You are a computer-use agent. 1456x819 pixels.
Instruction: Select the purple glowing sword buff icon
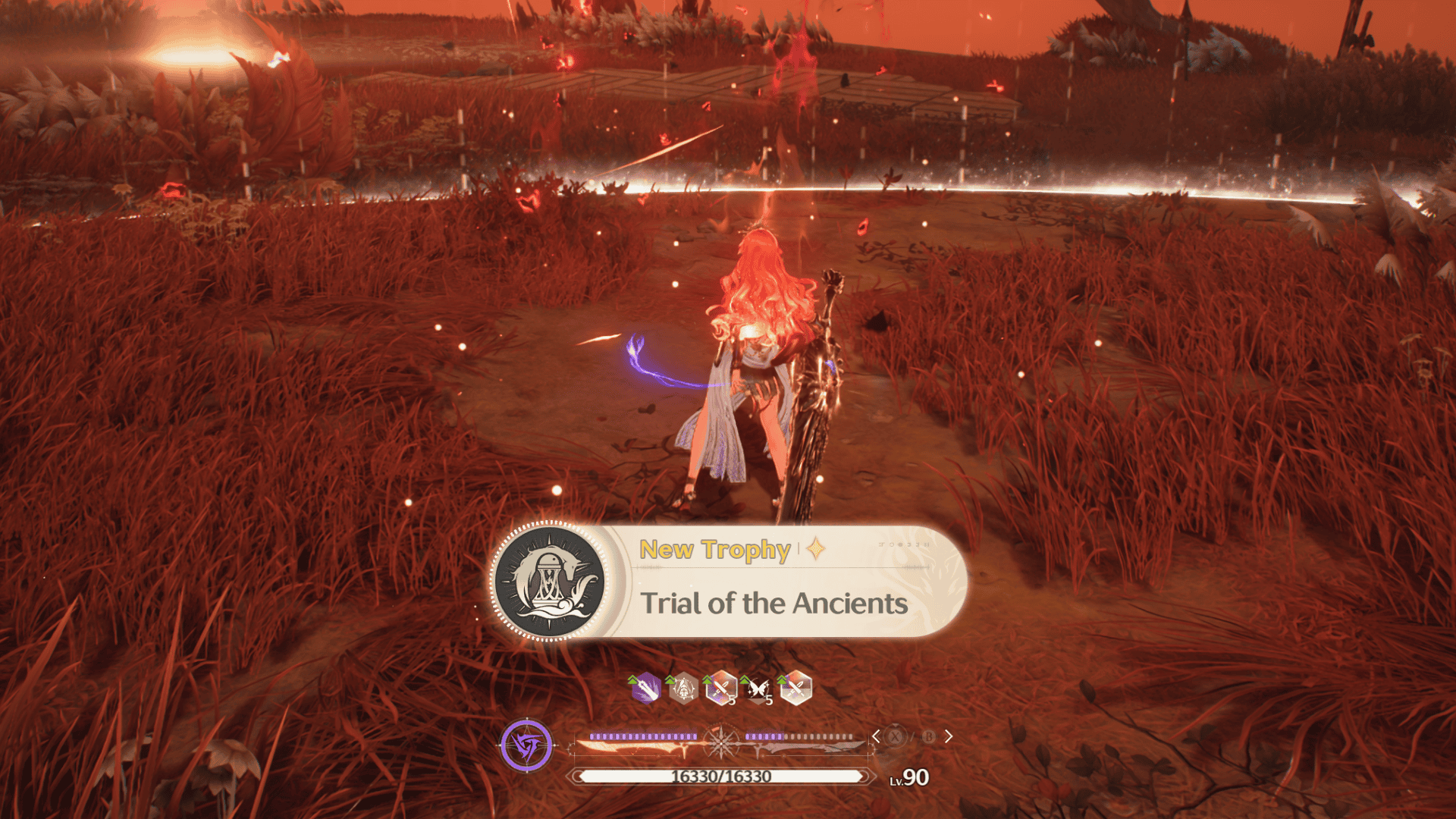646,689
